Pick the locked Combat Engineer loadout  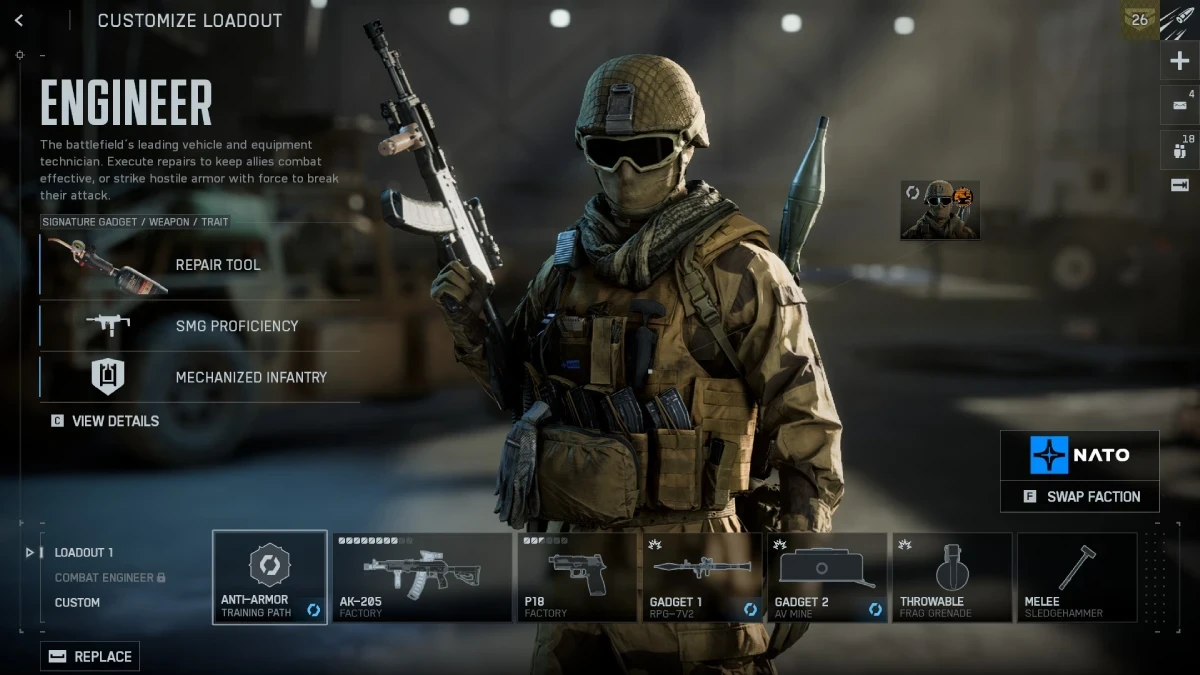tap(110, 577)
